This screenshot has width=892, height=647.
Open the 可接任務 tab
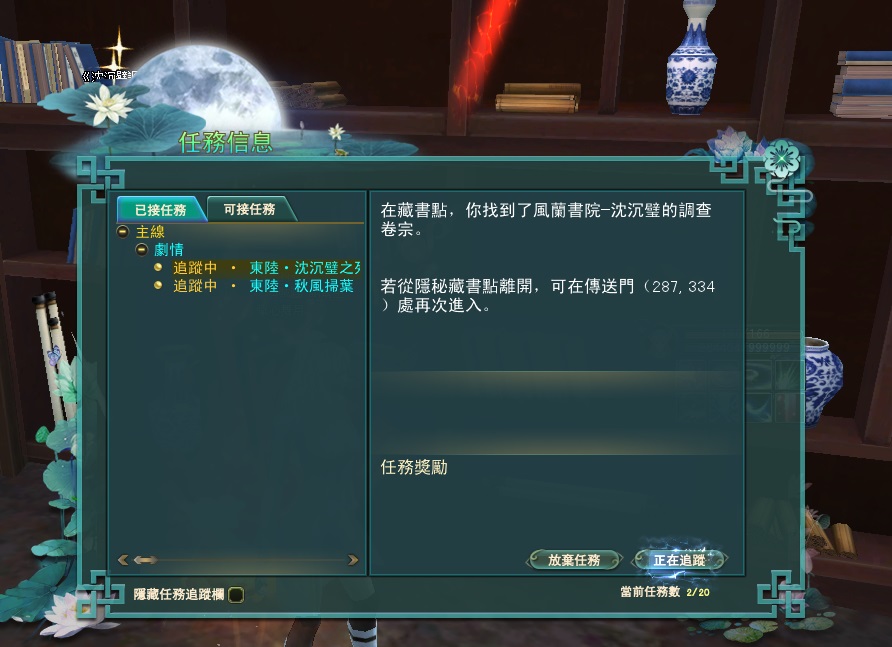pyautogui.click(x=249, y=210)
